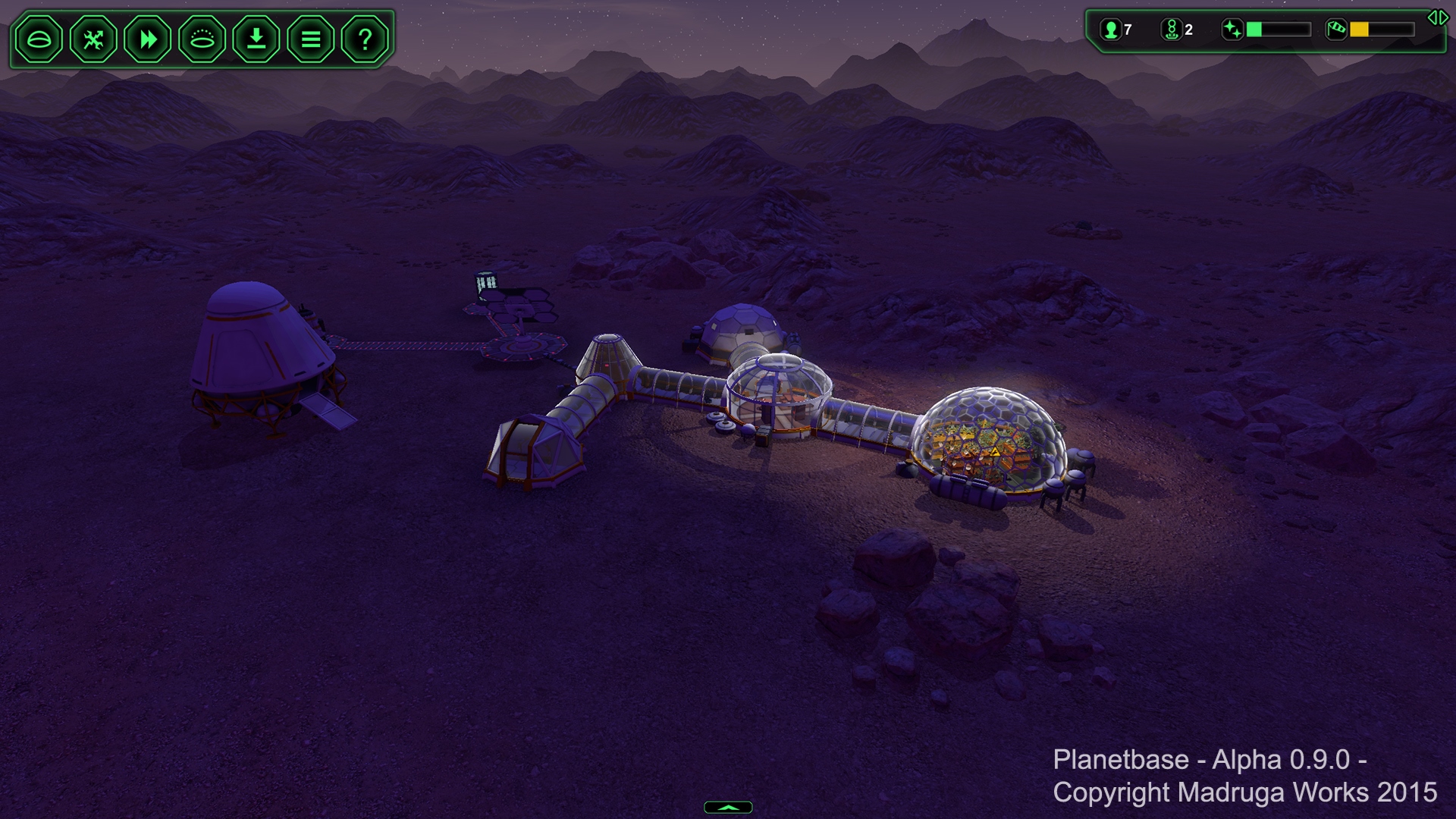The width and height of the screenshot is (1456, 819).
Task: Click the dotted ring base button
Action: tap(202, 39)
